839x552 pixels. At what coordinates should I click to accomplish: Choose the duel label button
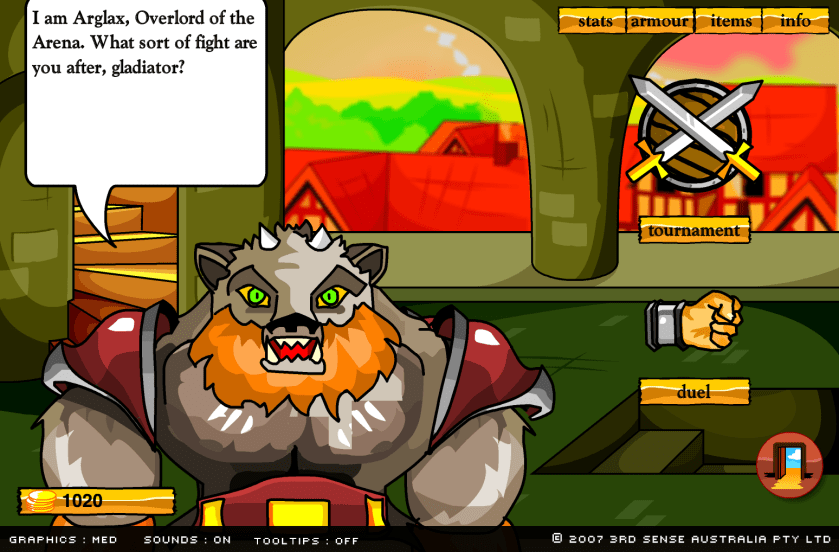pos(694,392)
